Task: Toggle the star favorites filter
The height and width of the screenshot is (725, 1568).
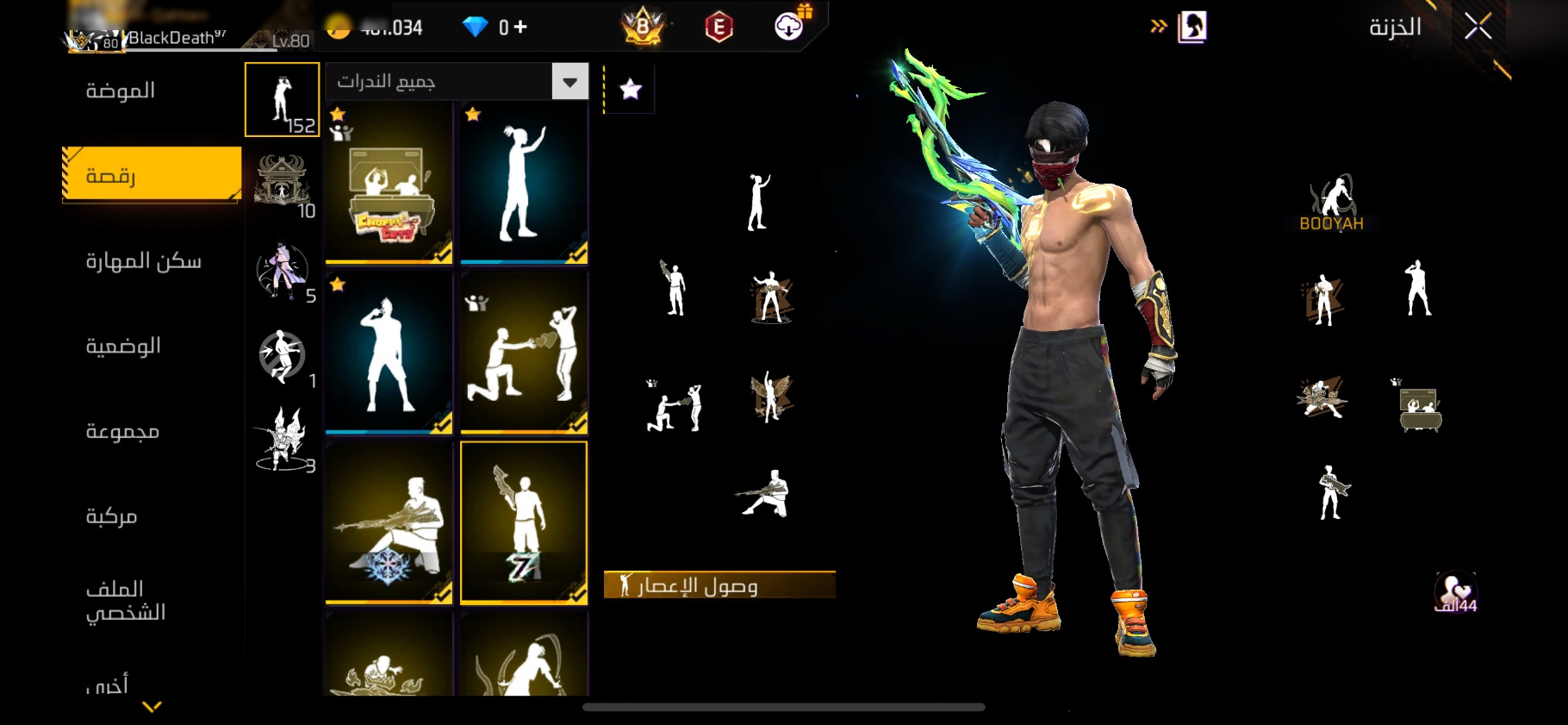Action: [631, 89]
